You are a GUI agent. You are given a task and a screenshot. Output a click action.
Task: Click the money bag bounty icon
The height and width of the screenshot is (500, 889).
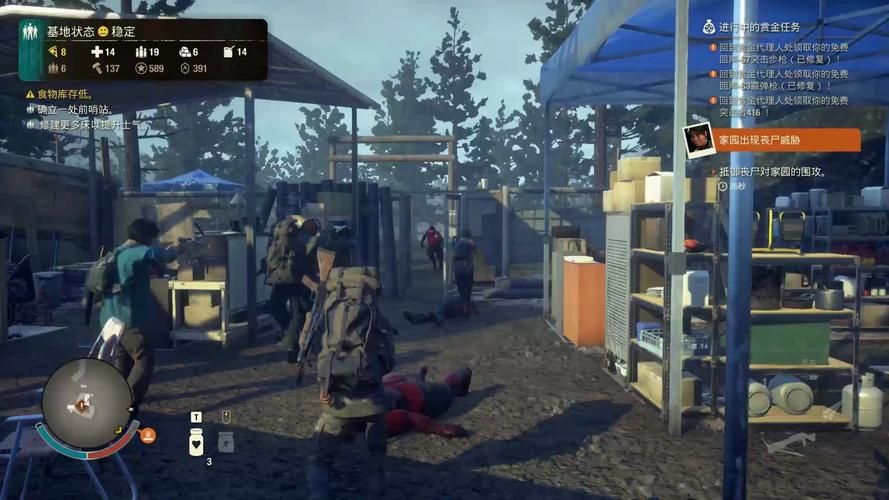709,27
